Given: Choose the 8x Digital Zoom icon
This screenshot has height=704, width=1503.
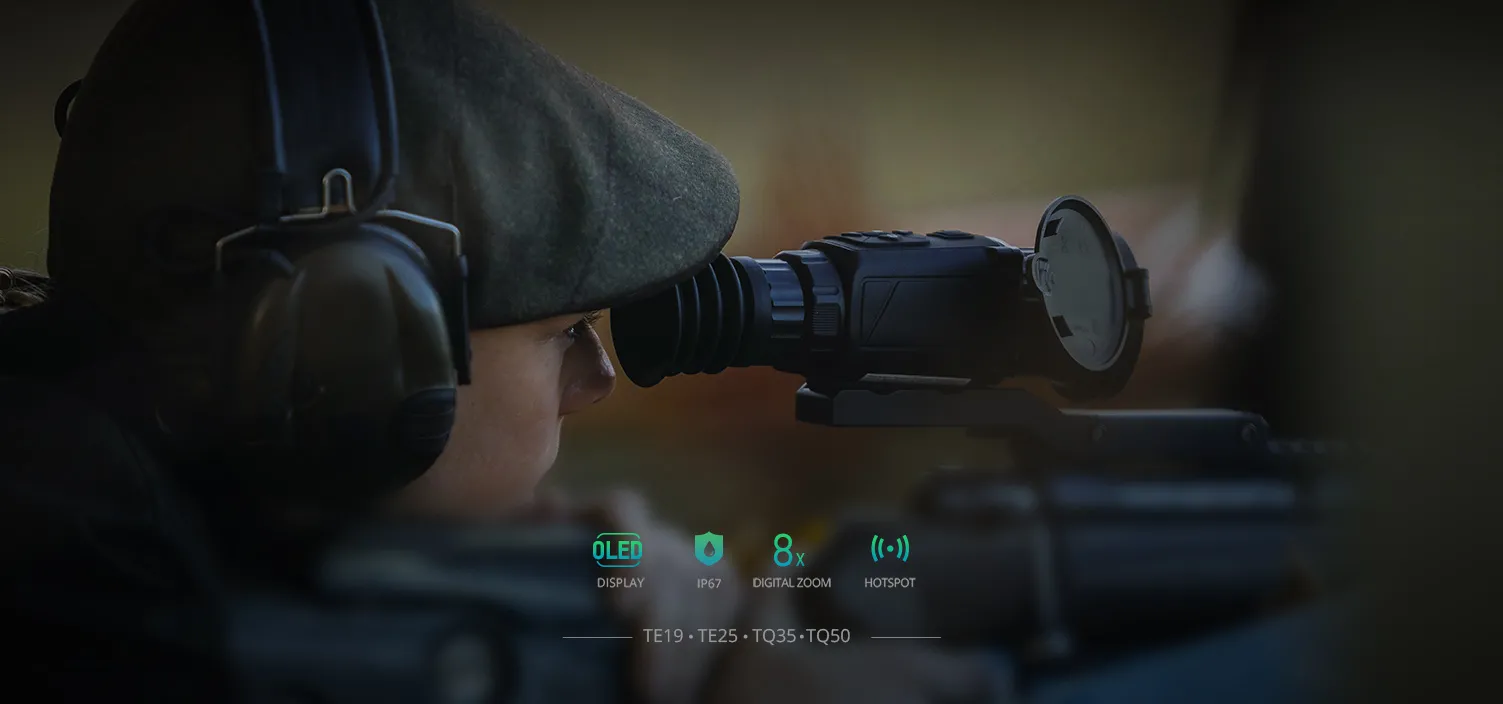Looking at the screenshot, I should coord(789,550).
